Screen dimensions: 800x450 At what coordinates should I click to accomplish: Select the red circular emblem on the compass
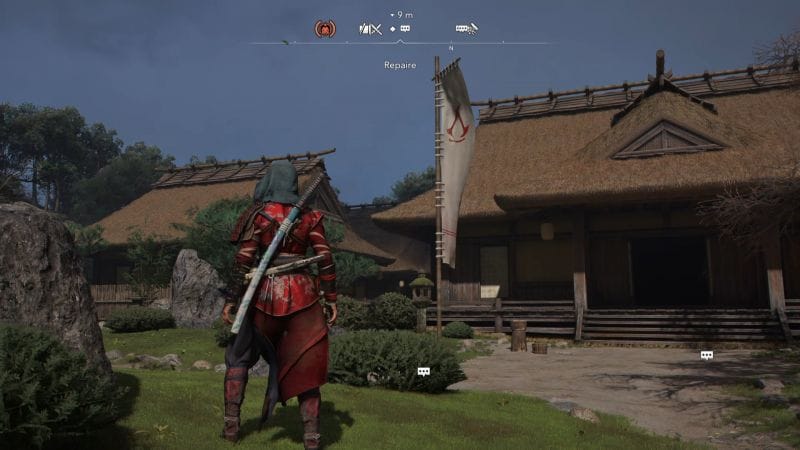click(325, 29)
